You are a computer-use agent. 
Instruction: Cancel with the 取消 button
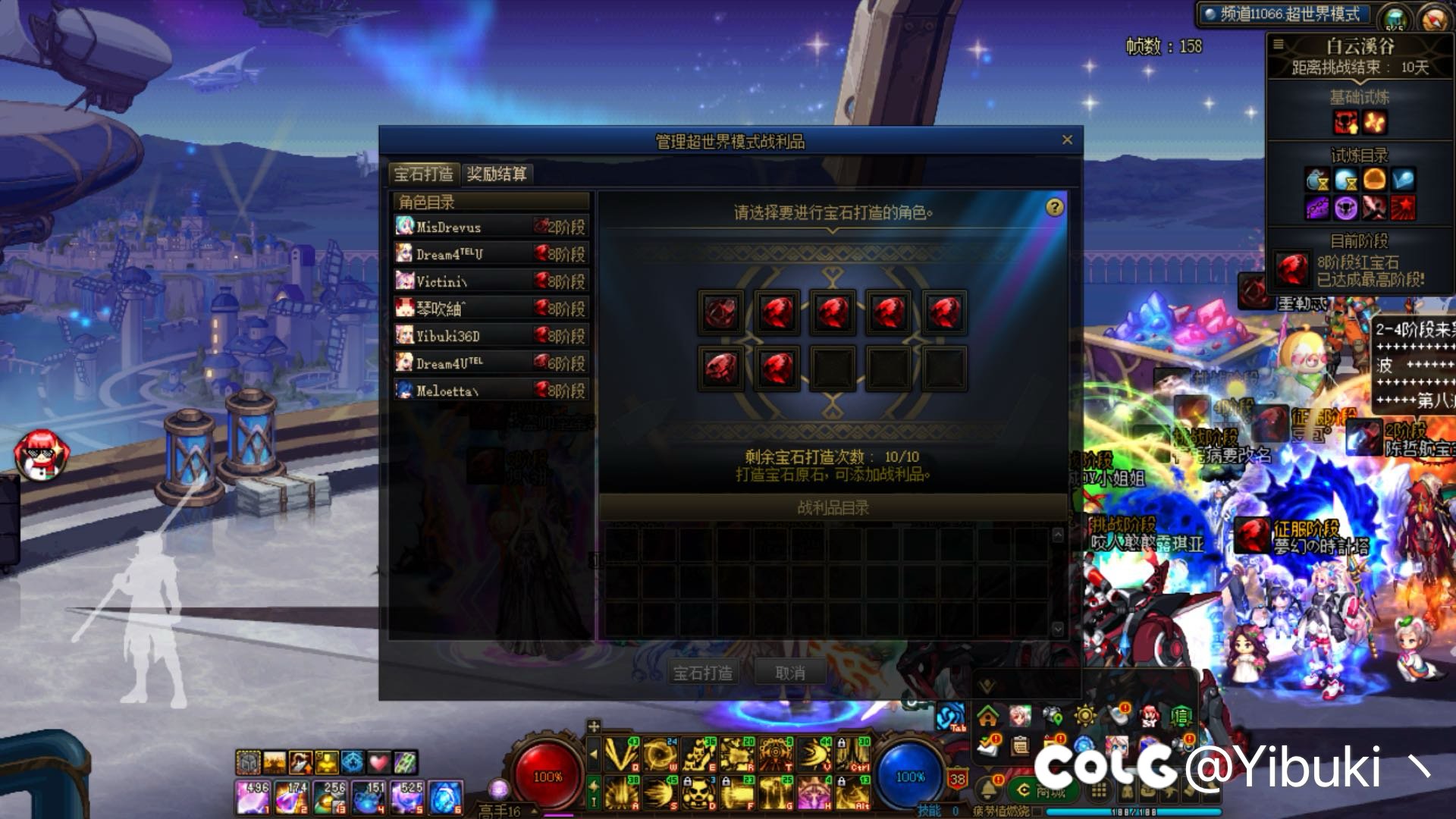click(790, 673)
